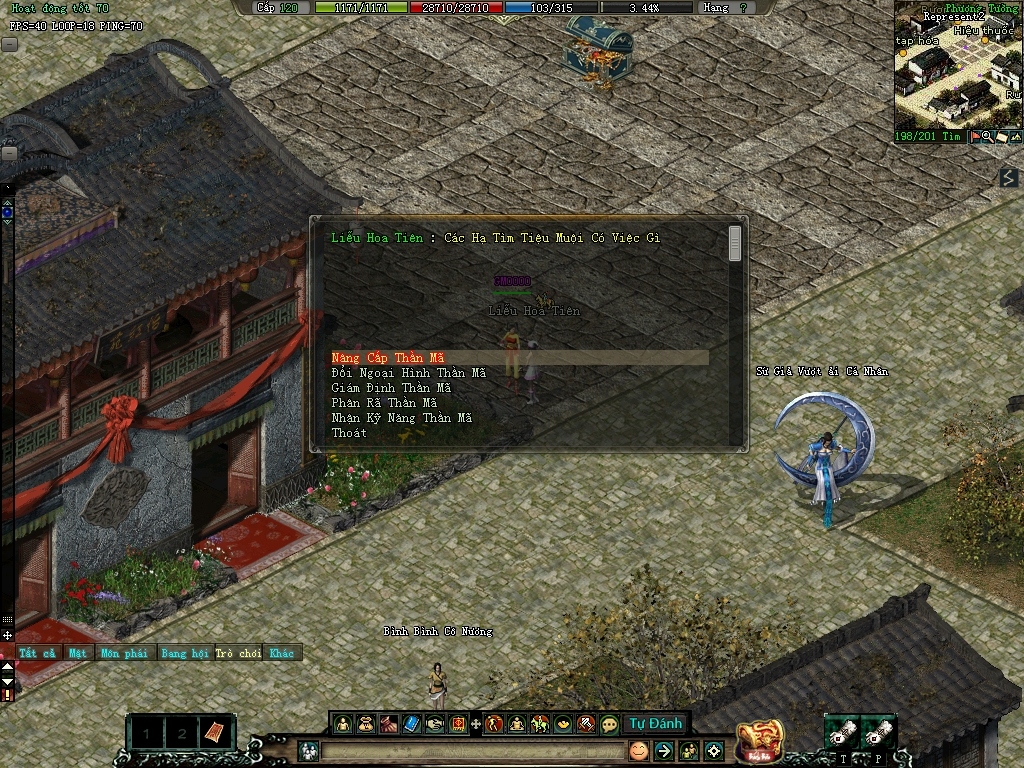
Task: Choose Thoát to exit the dialogue
Action: [x=349, y=433]
